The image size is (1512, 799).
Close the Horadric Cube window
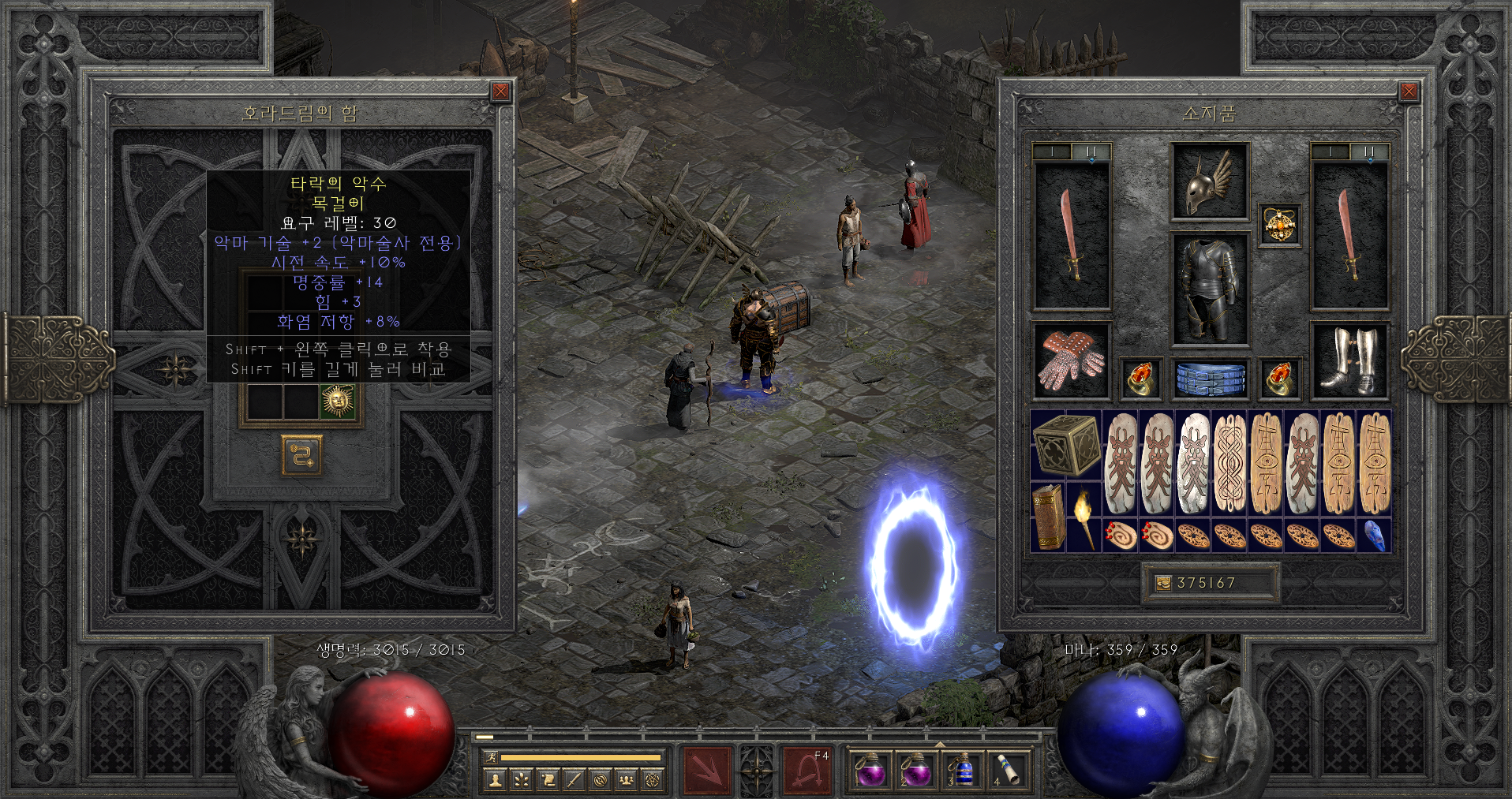click(x=500, y=91)
